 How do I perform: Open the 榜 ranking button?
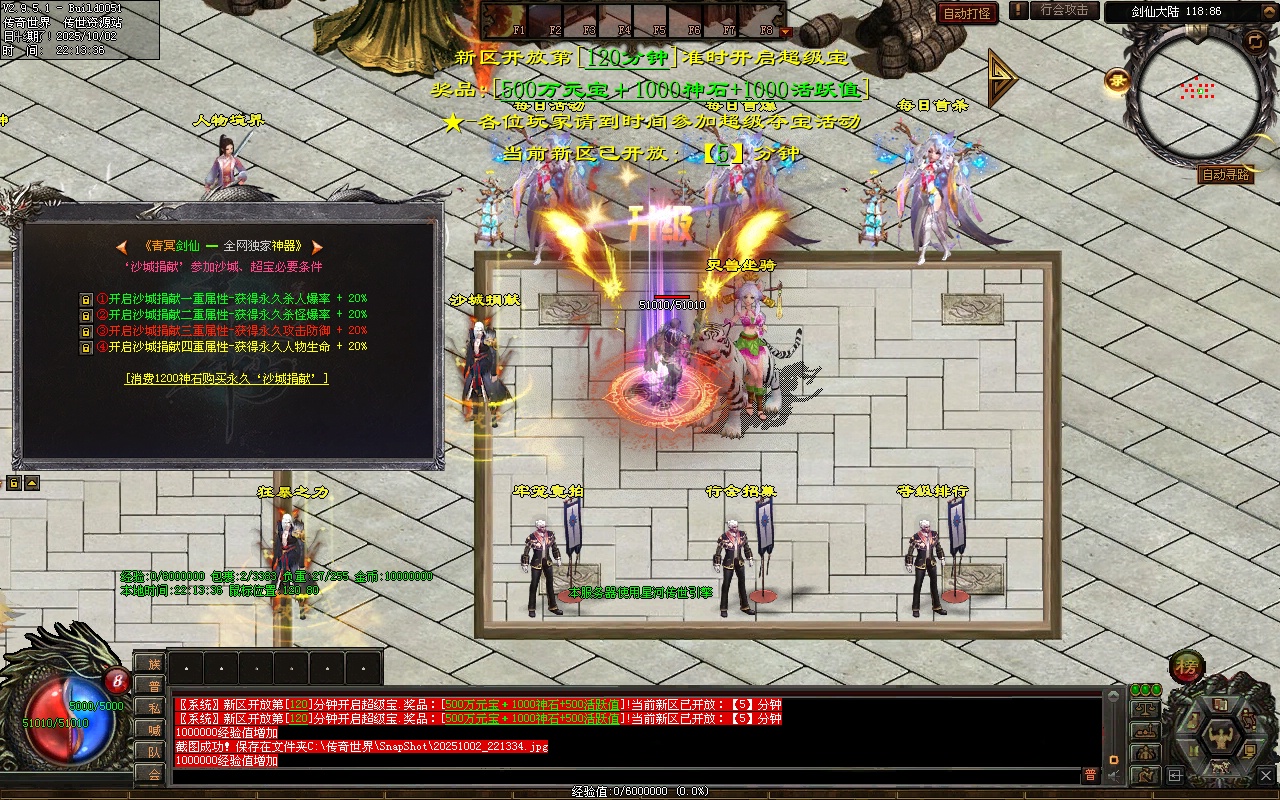coord(1187,666)
